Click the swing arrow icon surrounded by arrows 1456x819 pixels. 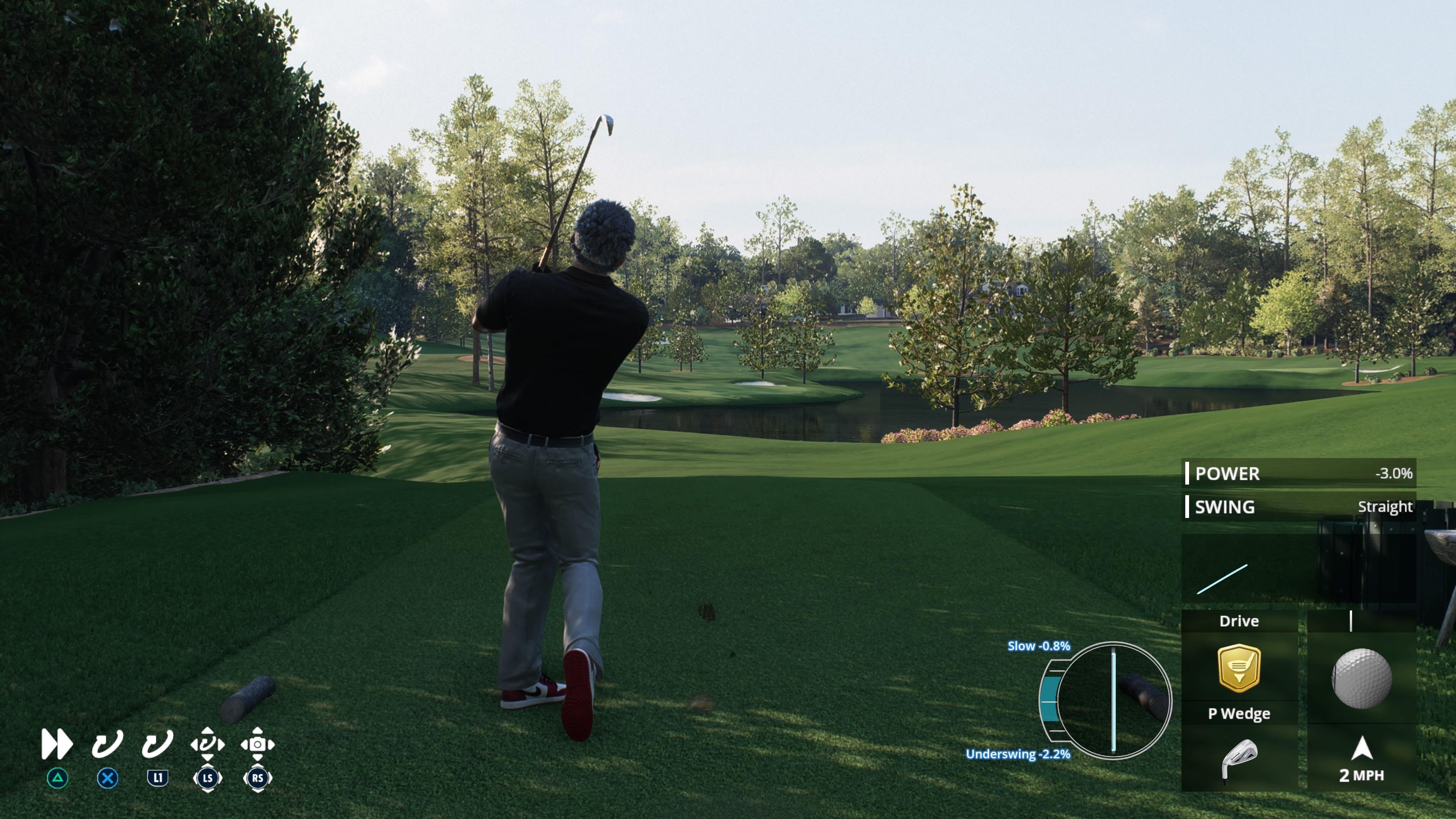point(207,744)
